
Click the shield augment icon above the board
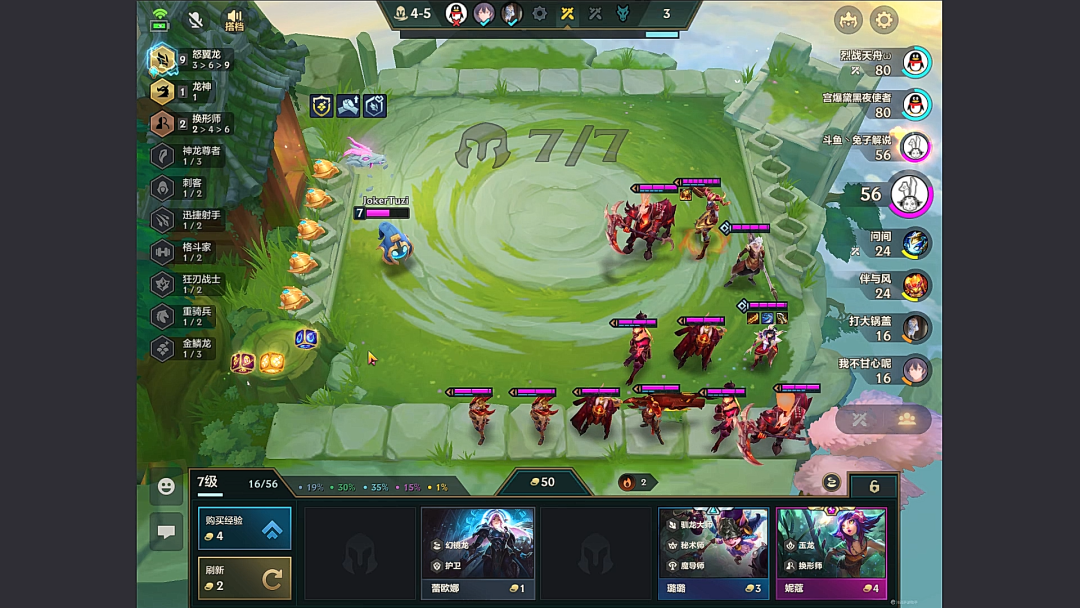coord(321,106)
